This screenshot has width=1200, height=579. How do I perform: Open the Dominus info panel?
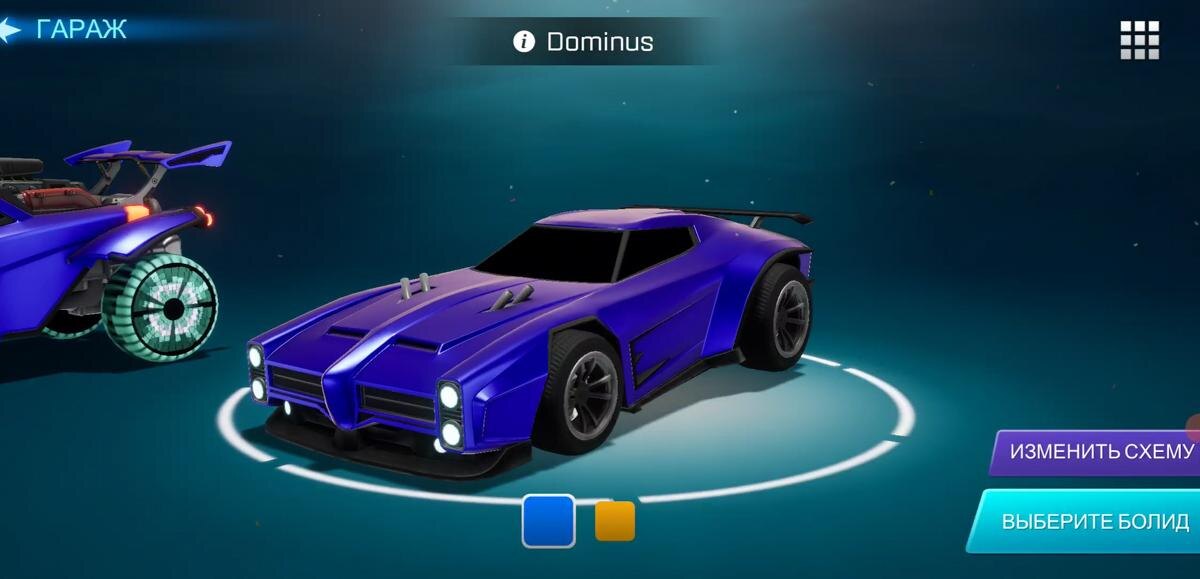point(523,41)
